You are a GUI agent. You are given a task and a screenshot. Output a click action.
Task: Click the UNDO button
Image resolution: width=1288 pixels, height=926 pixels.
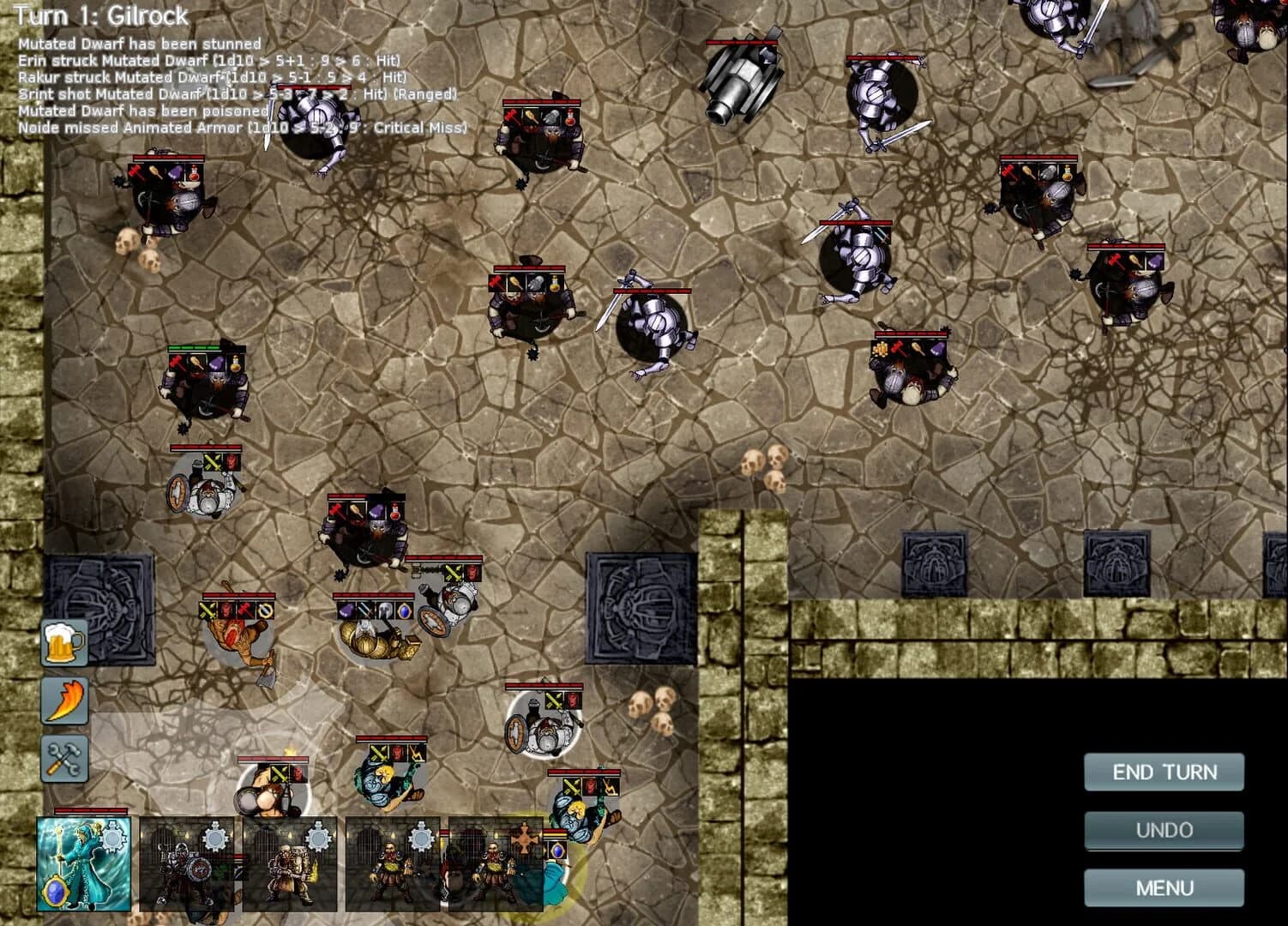pos(1165,829)
